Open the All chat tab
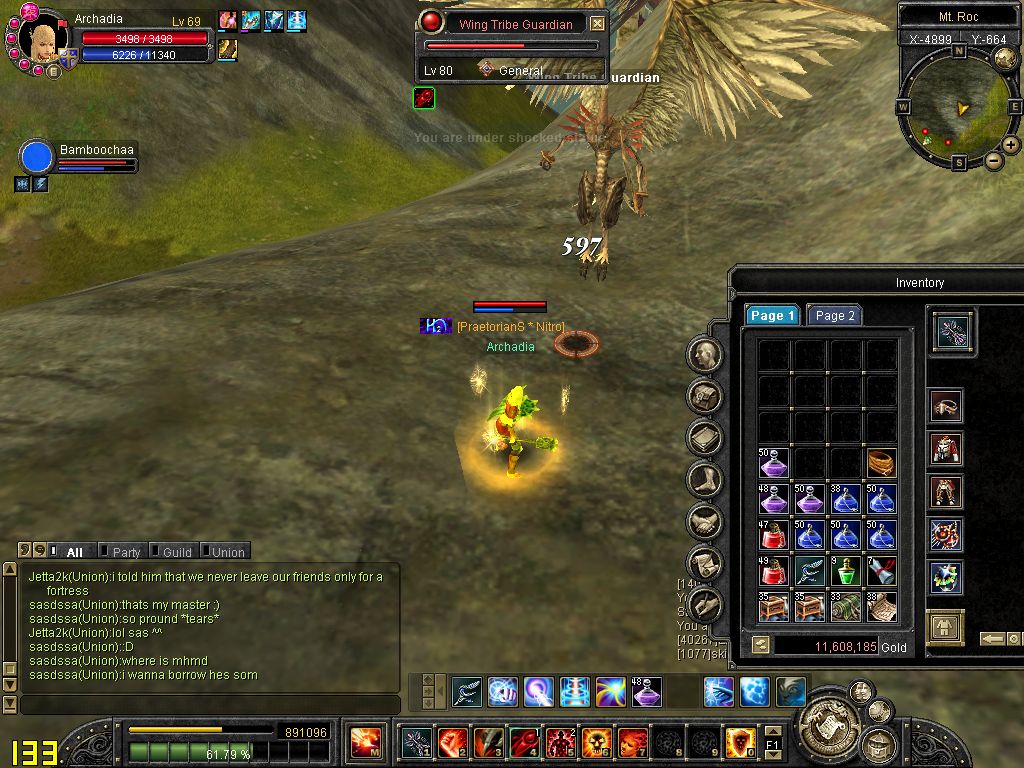 coord(74,551)
